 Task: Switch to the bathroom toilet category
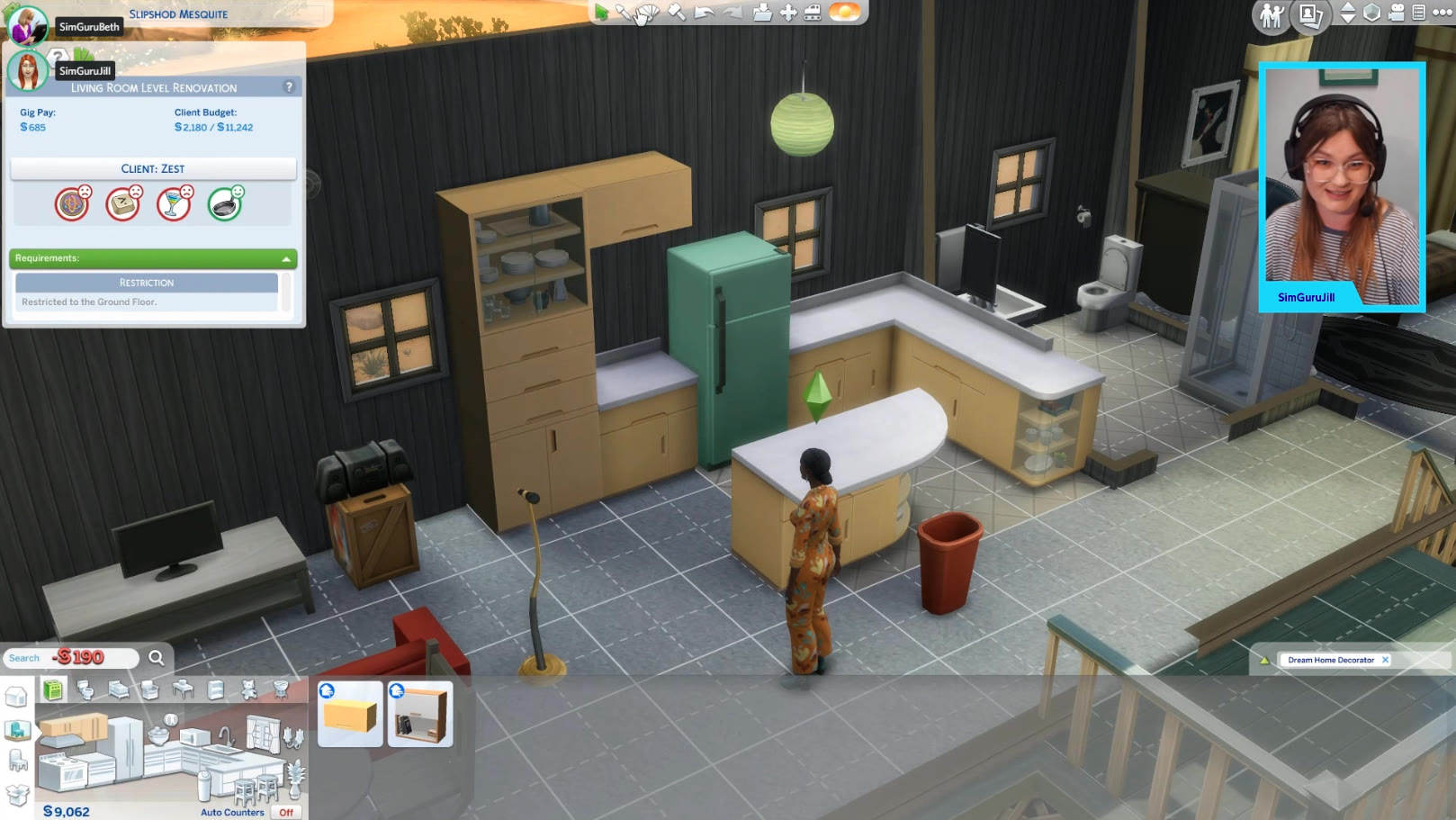[x=85, y=689]
